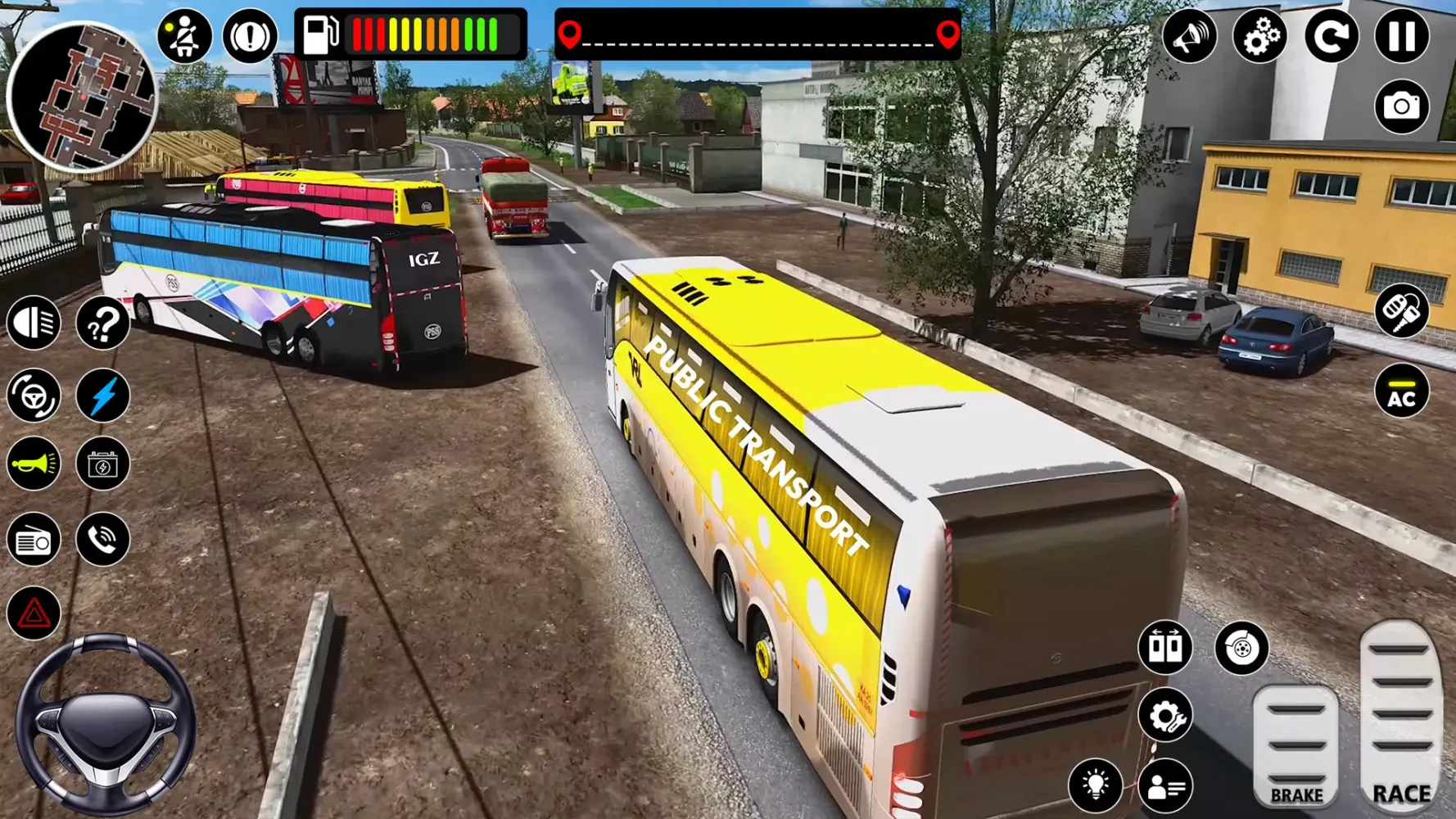Tap the megaphone announcement button
This screenshot has width=1456, height=819.
click(x=1189, y=36)
